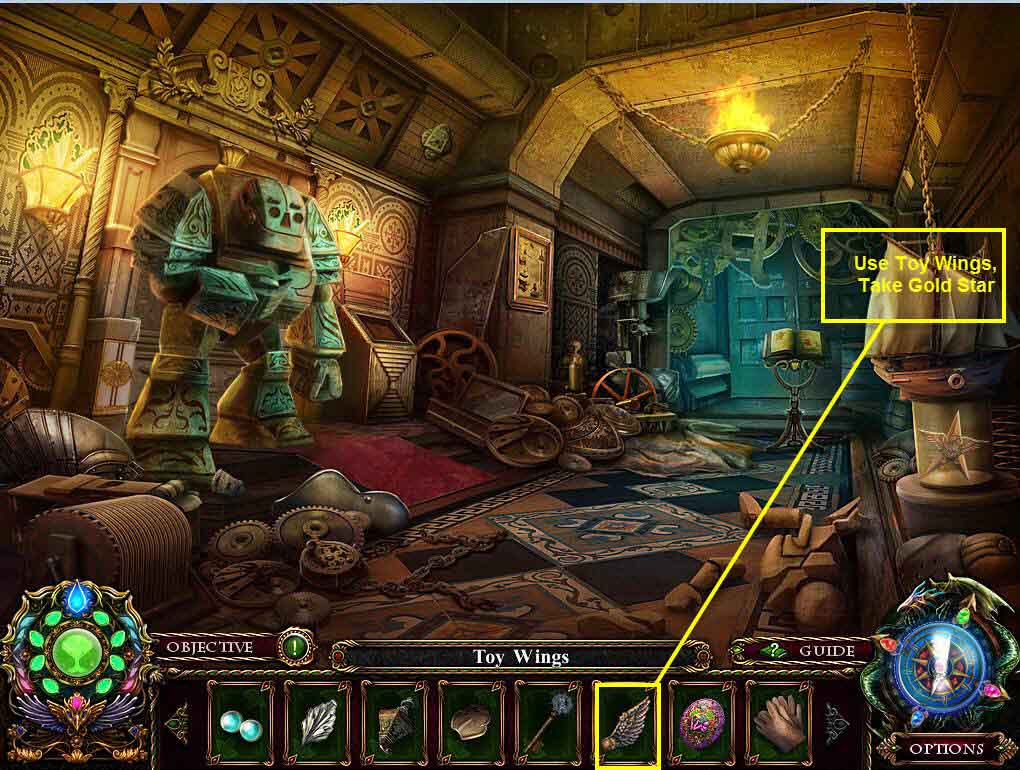Select the two turquoise orbs in inventory
The height and width of the screenshot is (770, 1020).
pos(240,720)
